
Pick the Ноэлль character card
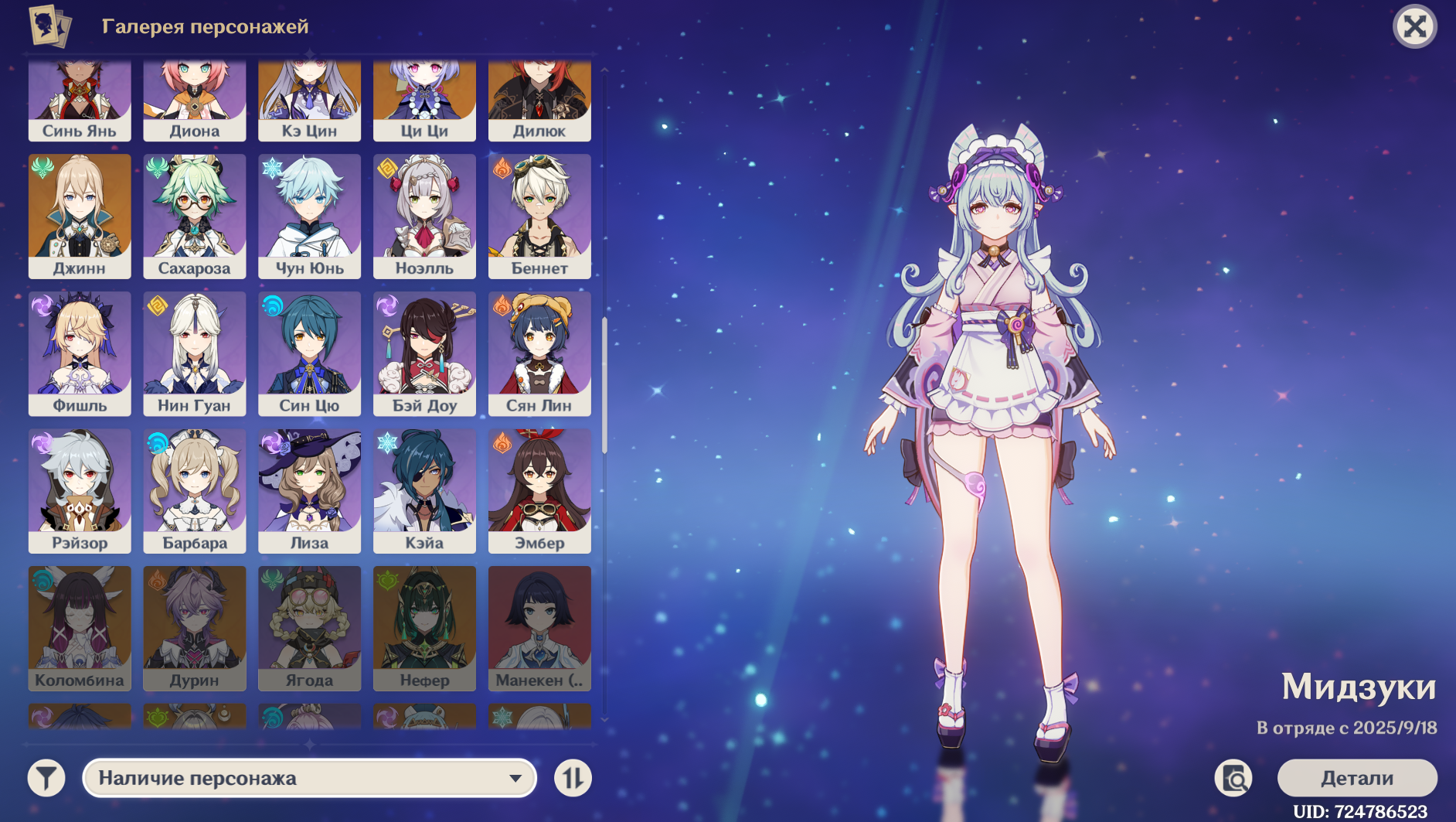click(x=424, y=216)
